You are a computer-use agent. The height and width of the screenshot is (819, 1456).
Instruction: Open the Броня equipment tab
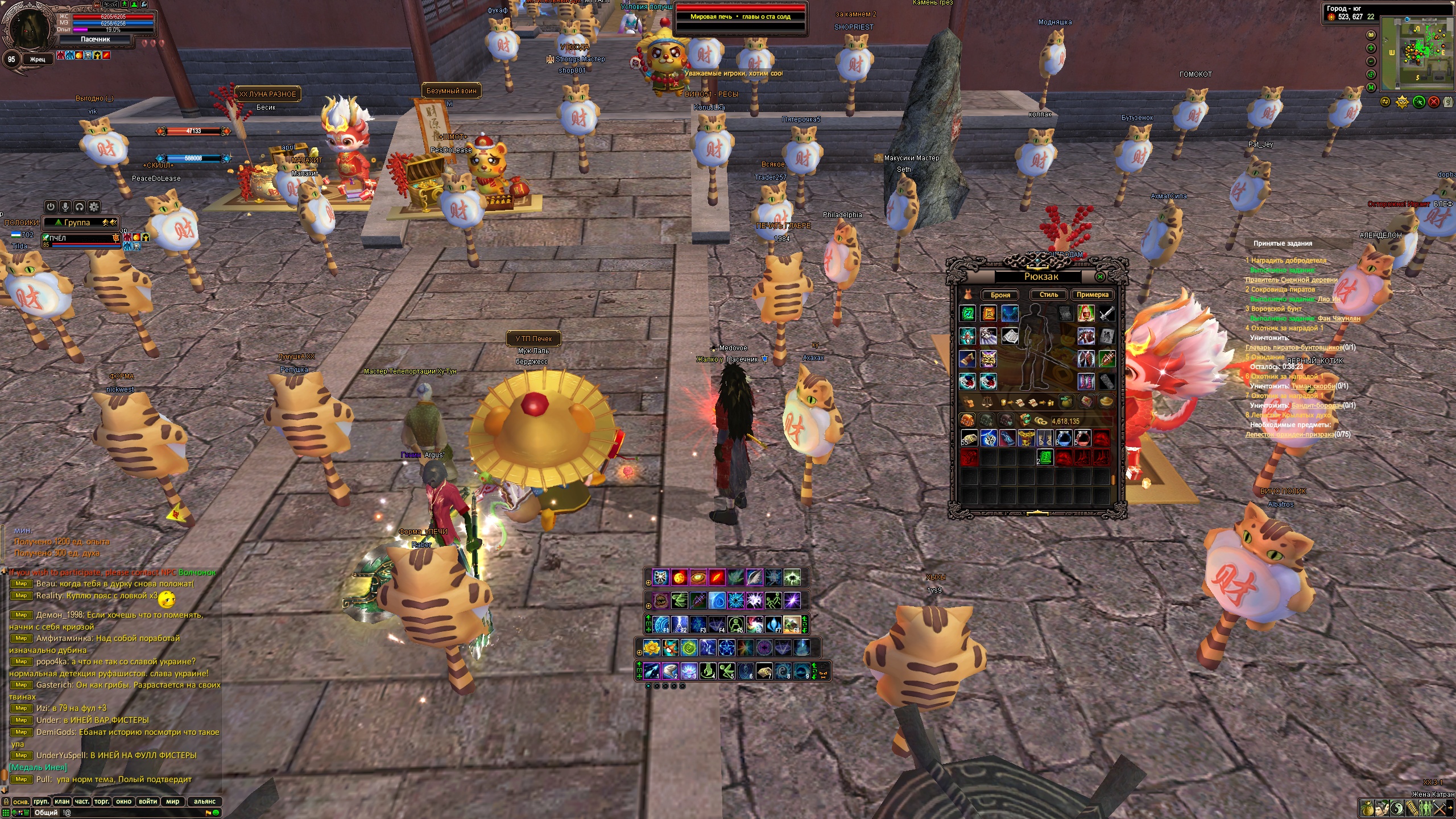point(1000,295)
